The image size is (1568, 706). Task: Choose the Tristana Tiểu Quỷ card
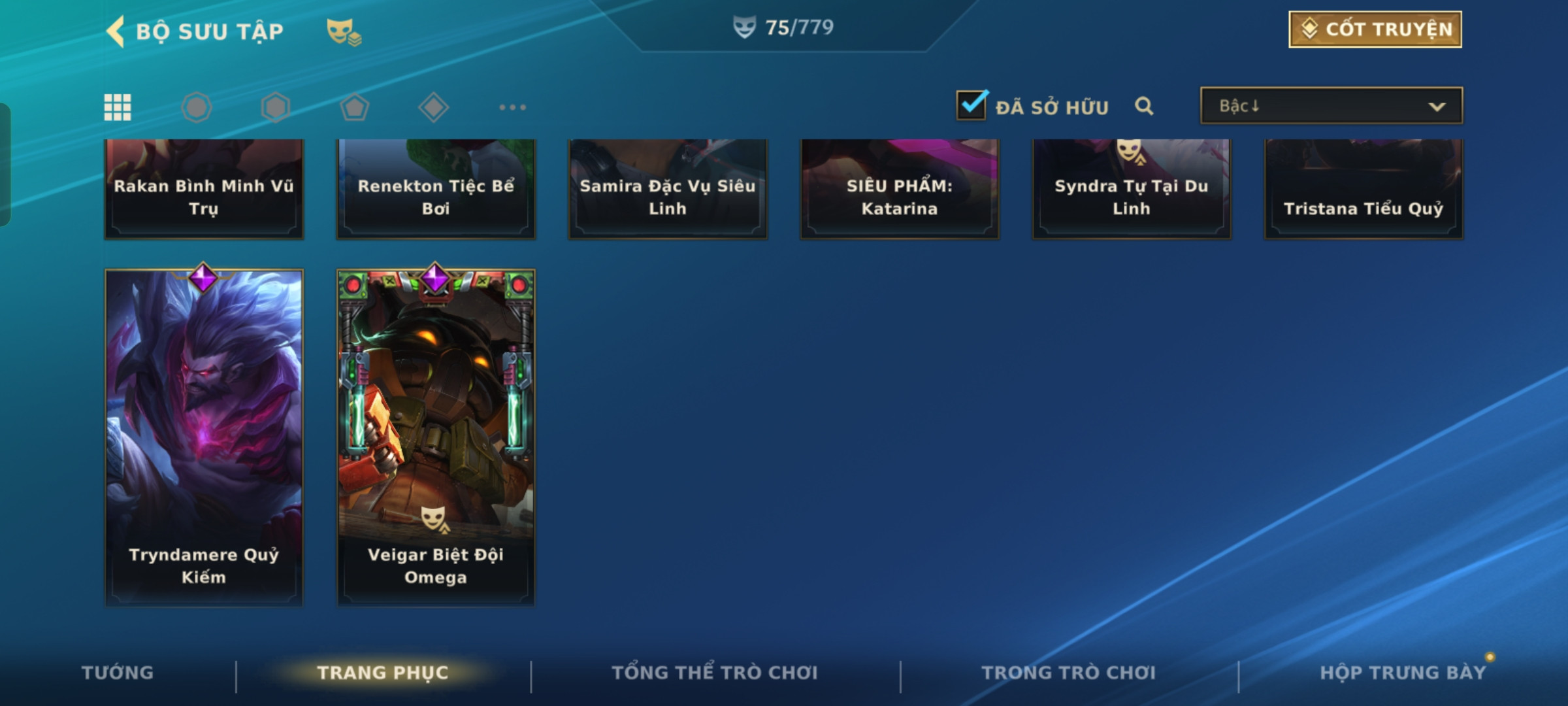tap(1364, 190)
